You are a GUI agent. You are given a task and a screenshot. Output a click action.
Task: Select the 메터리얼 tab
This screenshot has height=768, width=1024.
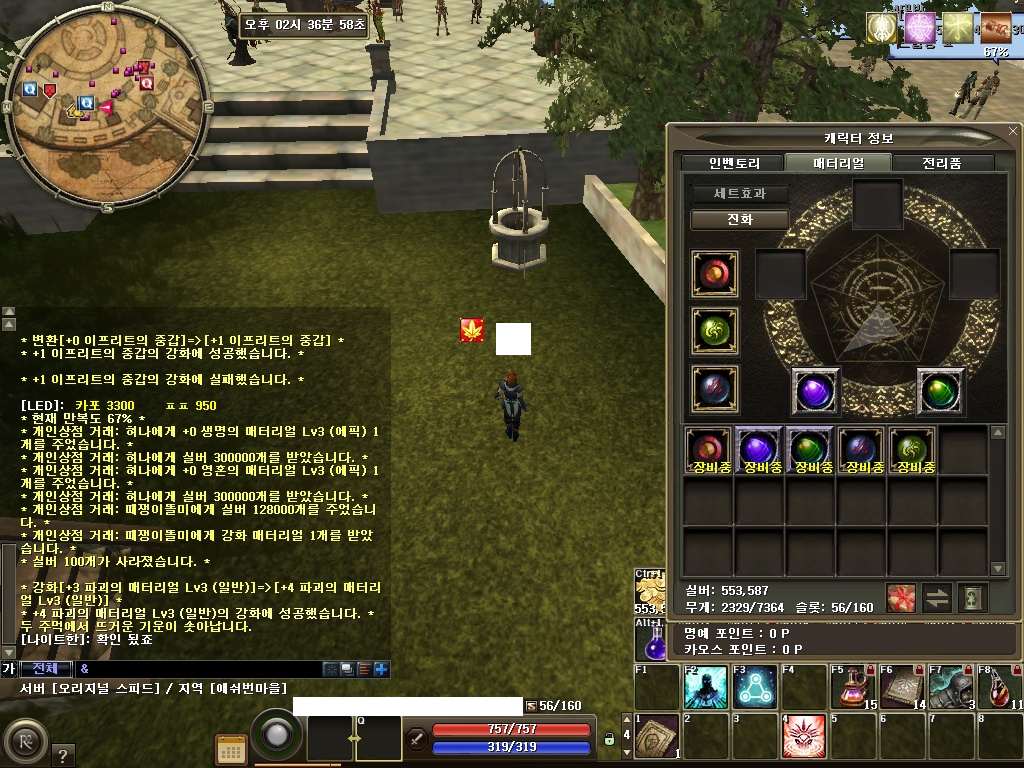(x=838, y=163)
